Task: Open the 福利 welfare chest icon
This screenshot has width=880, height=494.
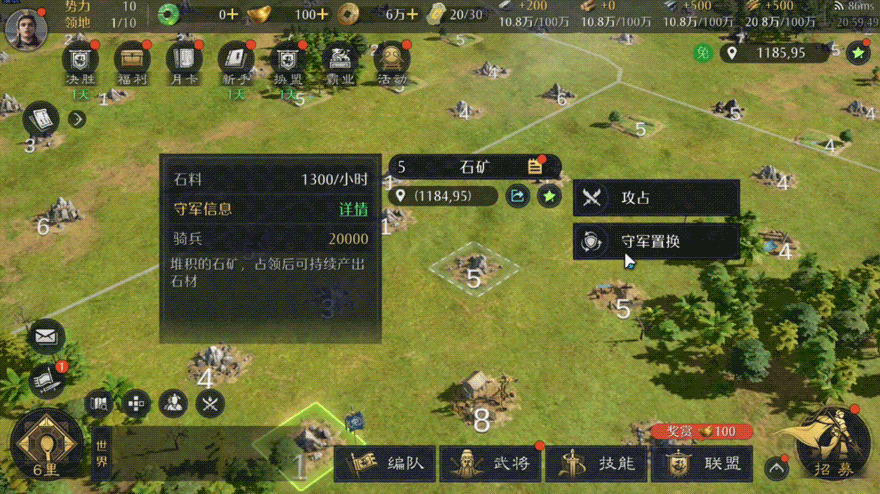Action: click(x=132, y=62)
